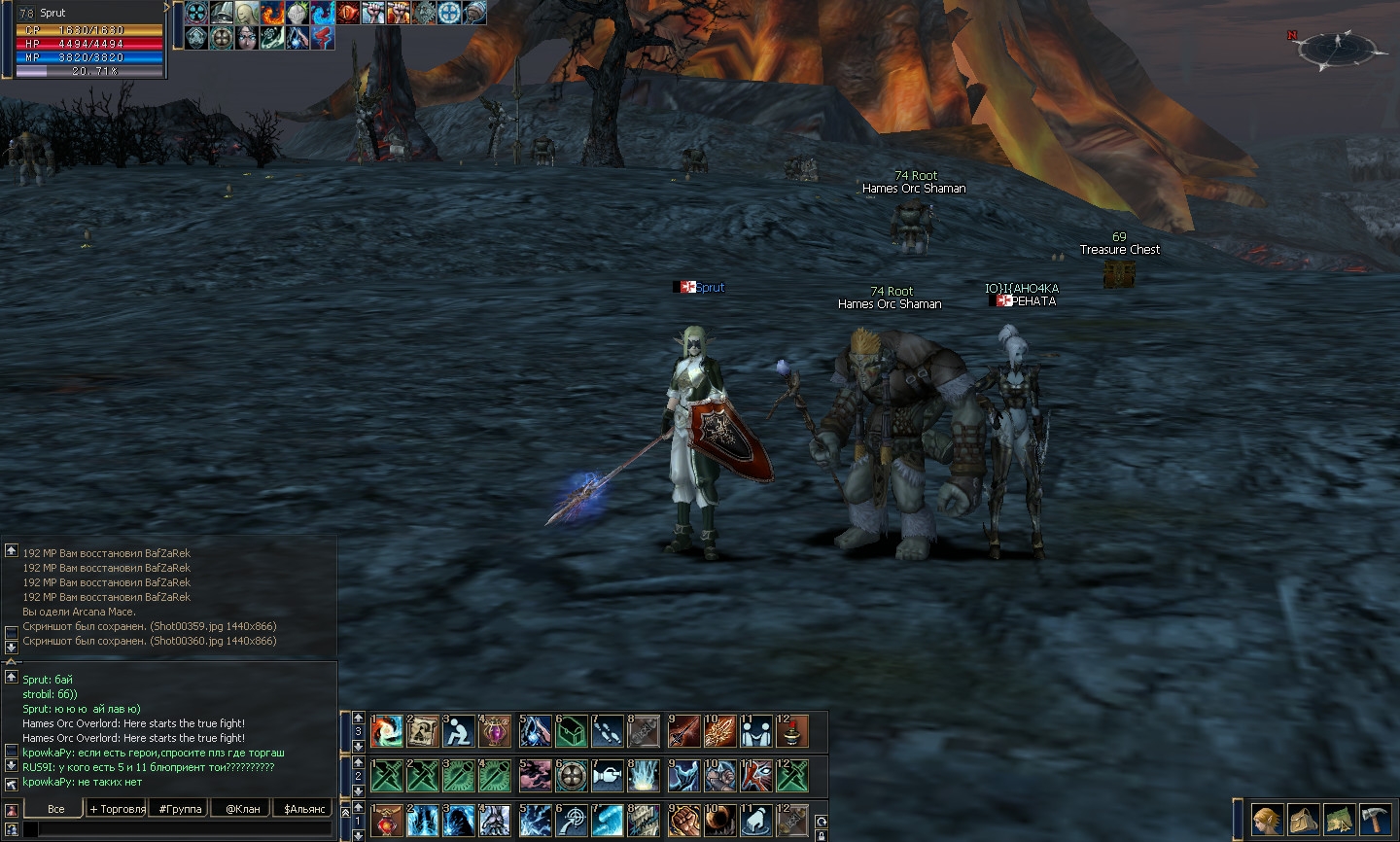The width and height of the screenshot is (1400, 842).
Task: Open the map menu icon
Action: (1340, 820)
